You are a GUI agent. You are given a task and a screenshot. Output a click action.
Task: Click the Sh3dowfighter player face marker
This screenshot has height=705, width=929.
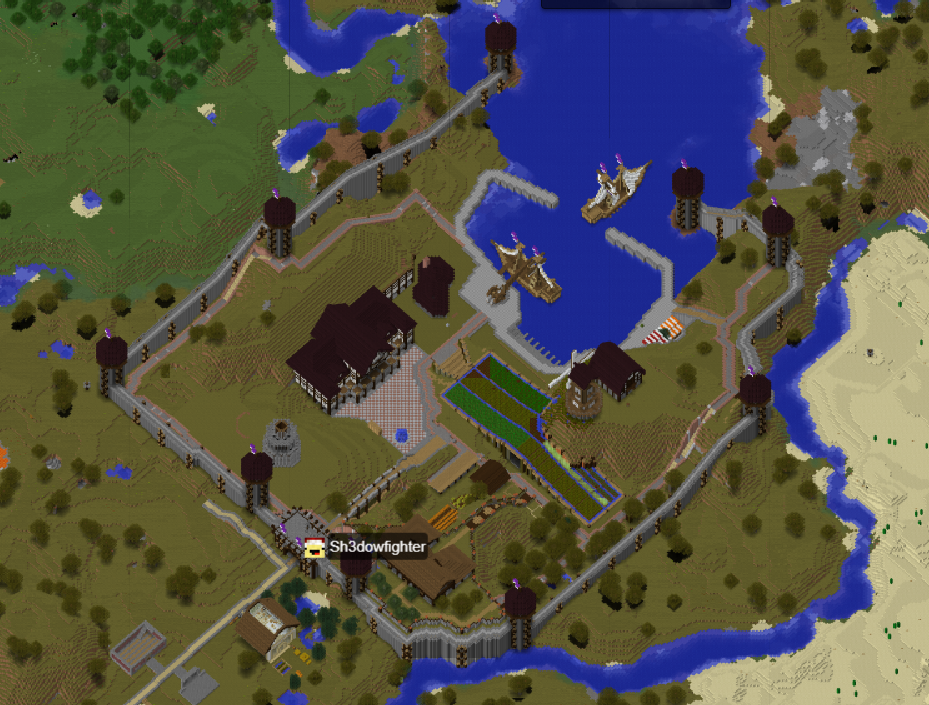[x=315, y=547]
